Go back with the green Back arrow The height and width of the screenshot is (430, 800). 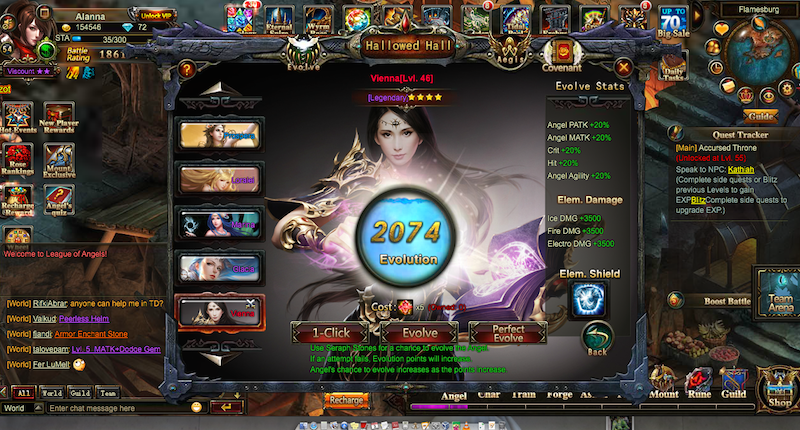(x=597, y=338)
